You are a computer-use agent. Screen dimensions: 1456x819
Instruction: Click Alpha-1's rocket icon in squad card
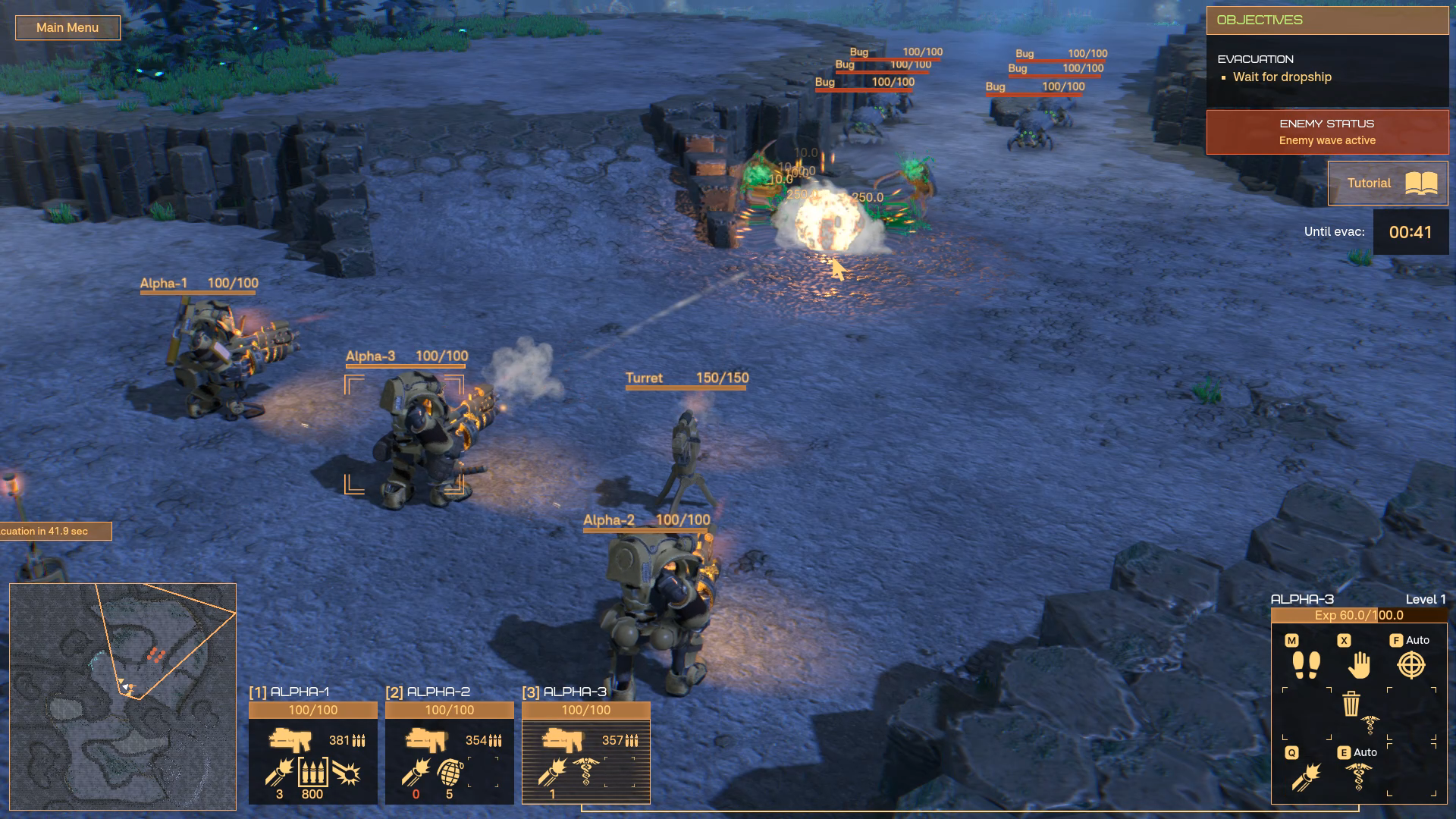pyautogui.click(x=279, y=773)
